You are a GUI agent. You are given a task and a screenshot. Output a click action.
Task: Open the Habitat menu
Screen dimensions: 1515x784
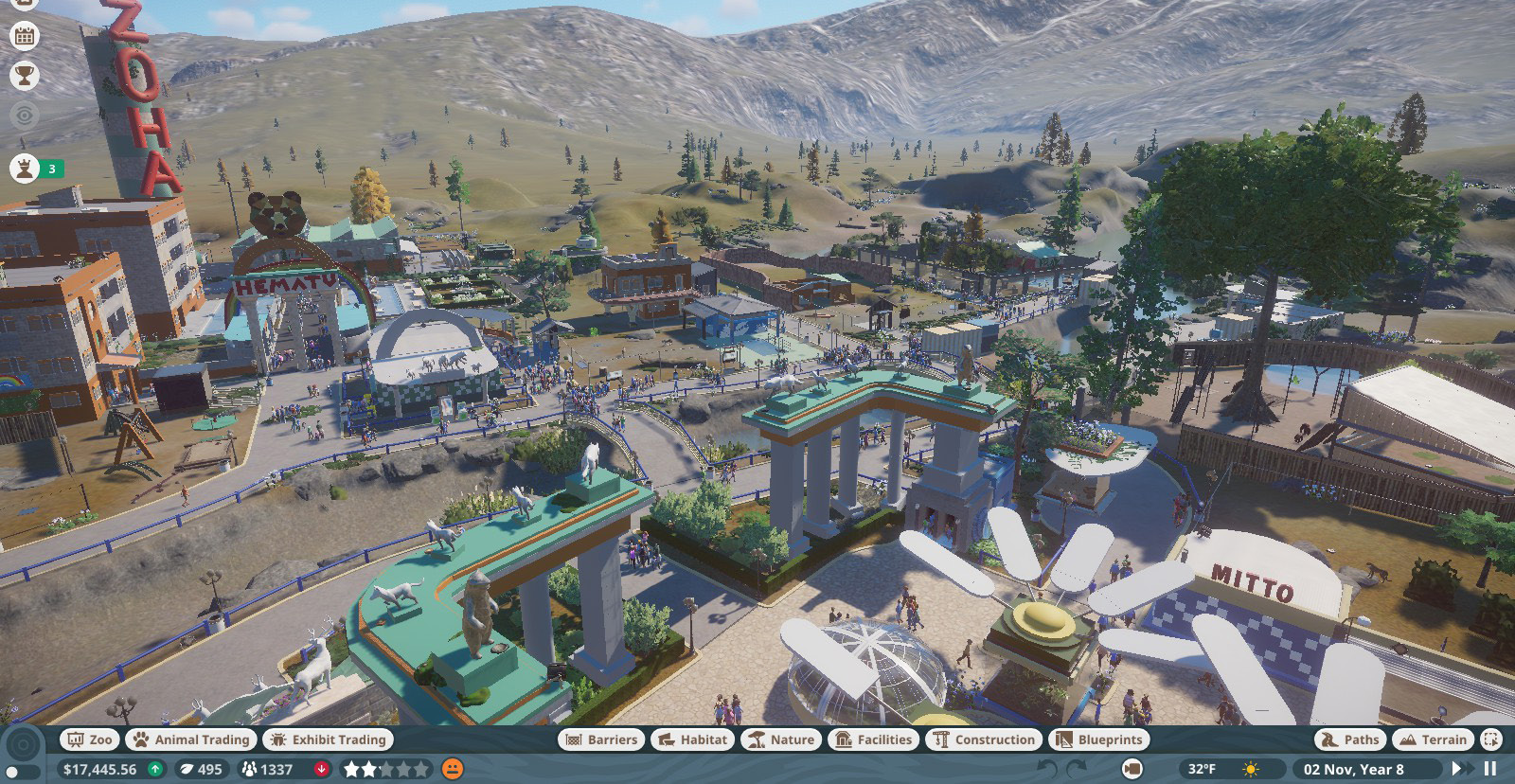pyautogui.click(x=693, y=739)
